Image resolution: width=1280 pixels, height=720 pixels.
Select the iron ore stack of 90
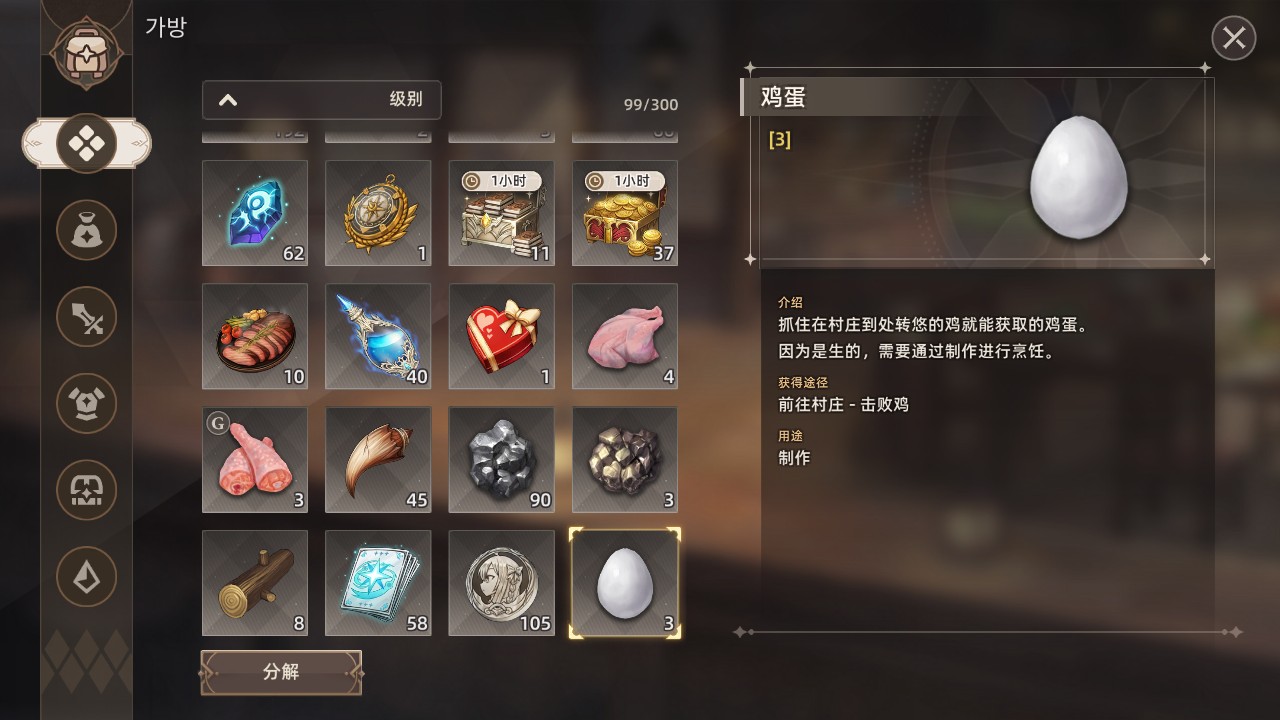(501, 459)
